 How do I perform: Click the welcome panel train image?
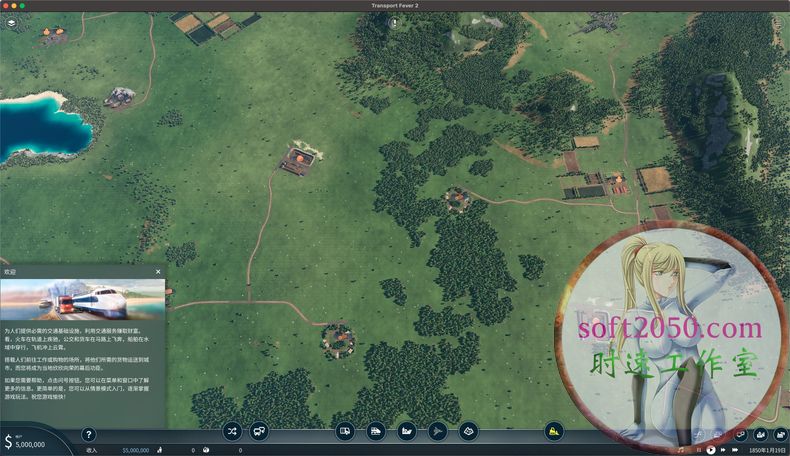click(x=82, y=299)
